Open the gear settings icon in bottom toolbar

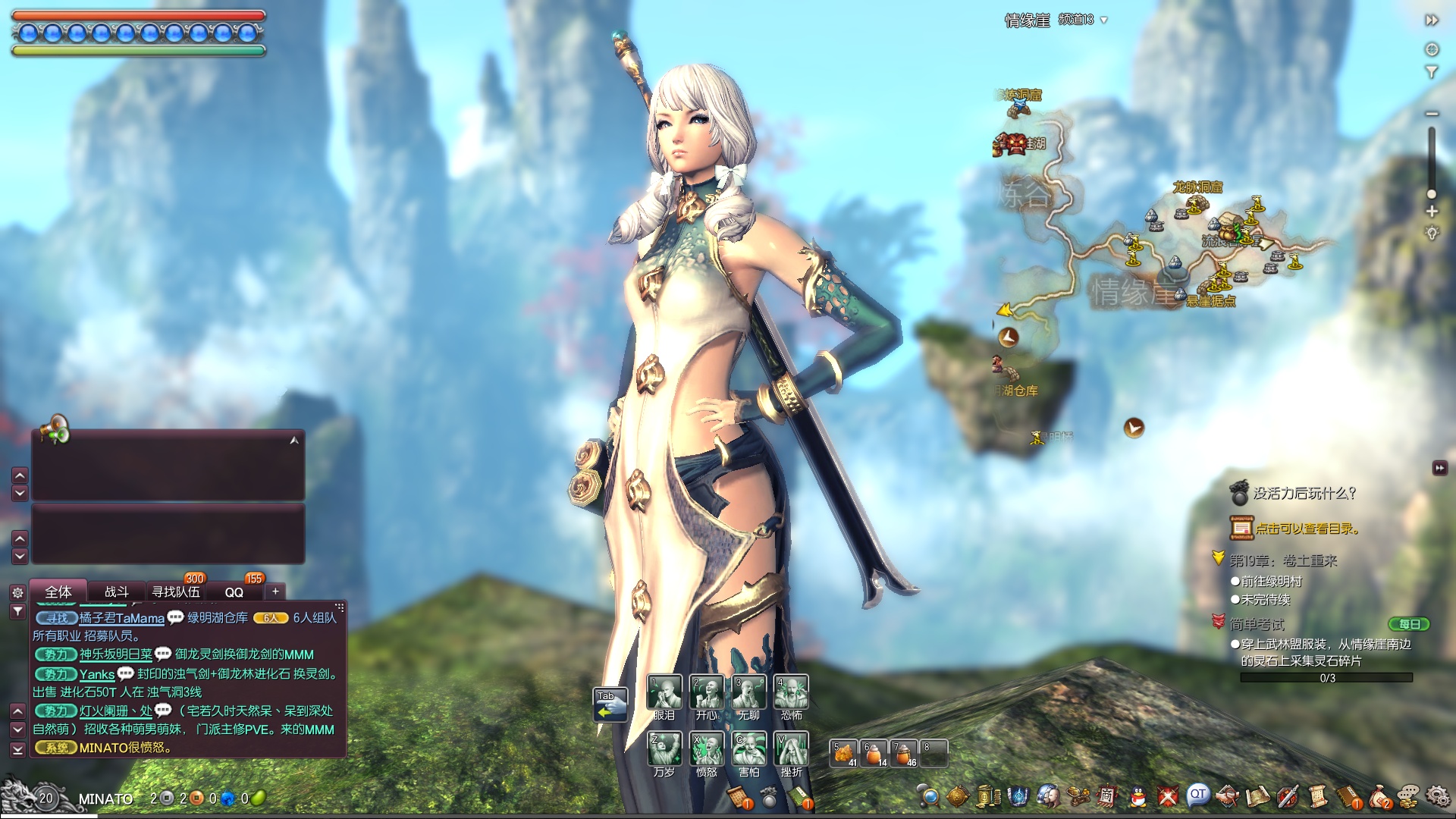[1436, 796]
